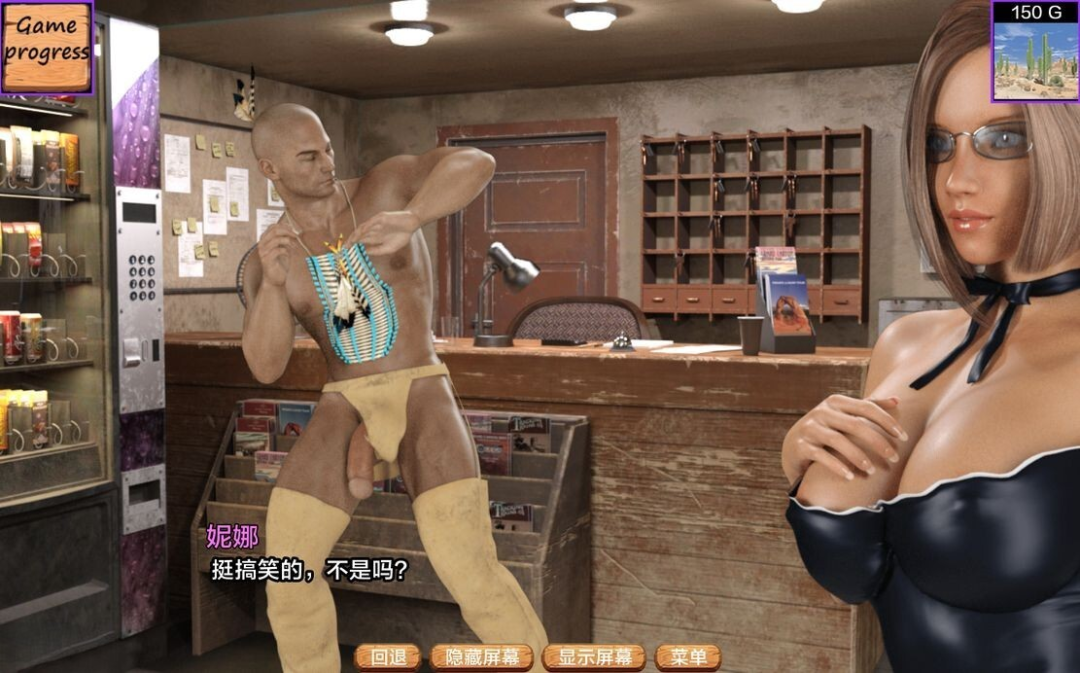This screenshot has width=1080, height=673.
Task: Open the 菜单 (menu) button
Action: (688, 657)
